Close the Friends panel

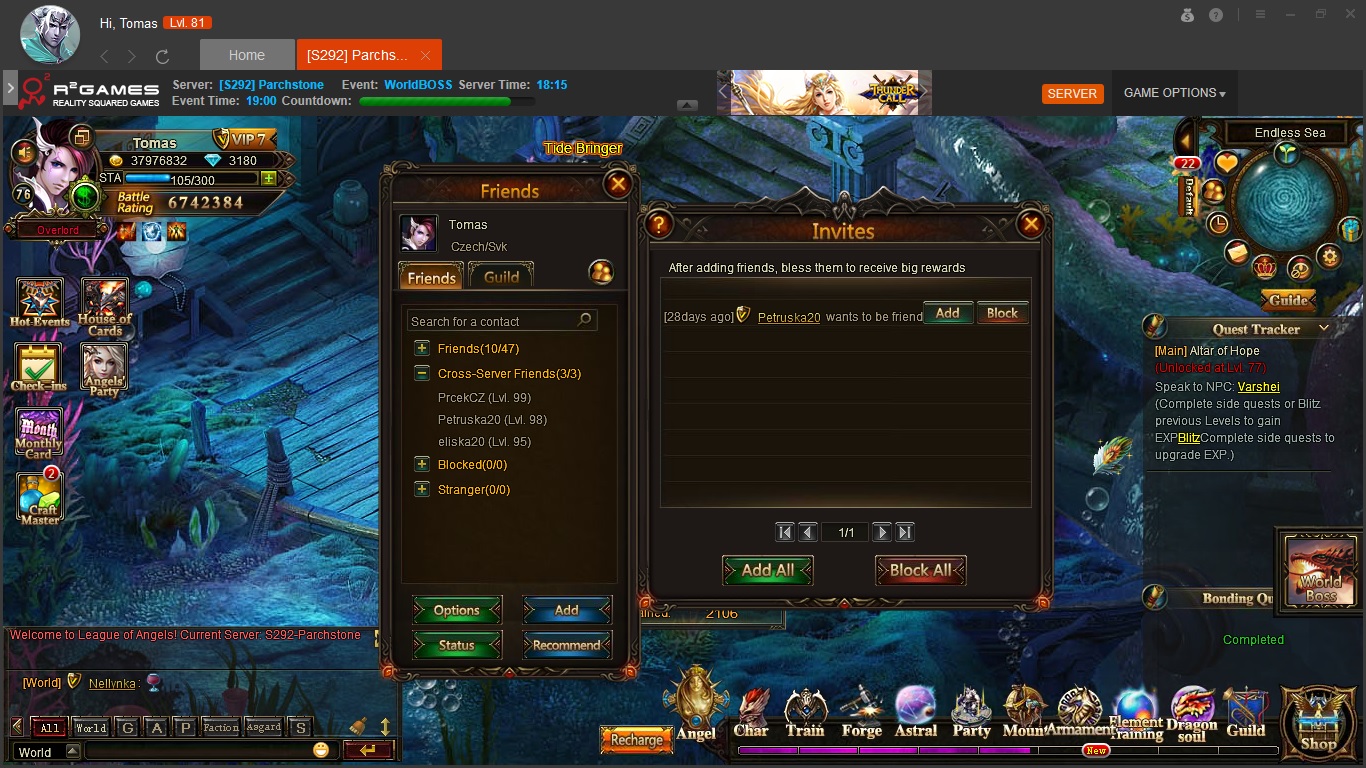[618, 184]
